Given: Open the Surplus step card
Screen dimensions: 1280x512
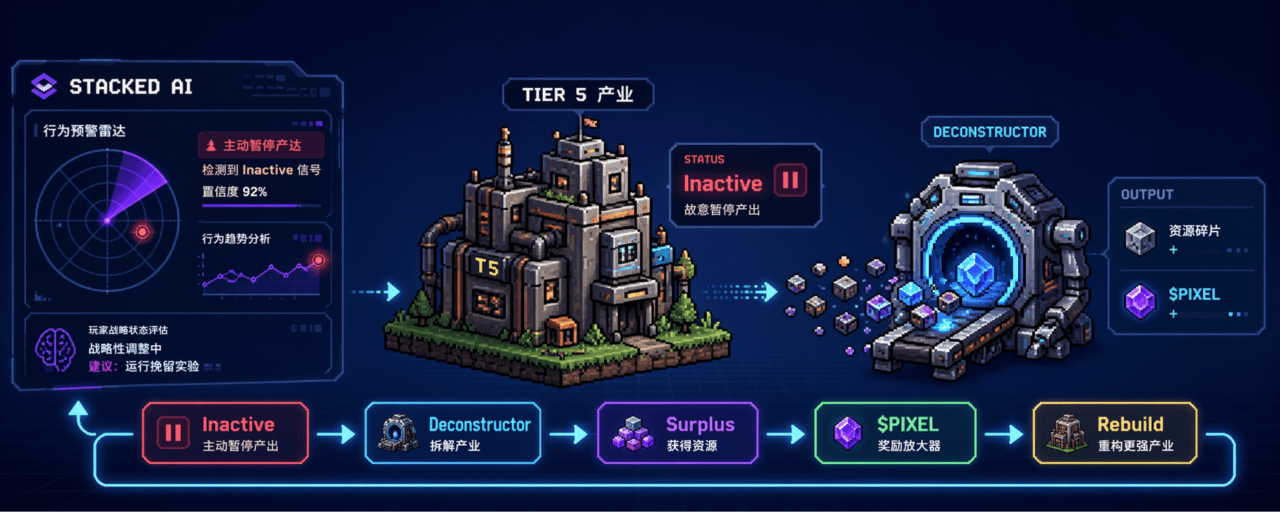Looking at the screenshot, I should (677, 433).
